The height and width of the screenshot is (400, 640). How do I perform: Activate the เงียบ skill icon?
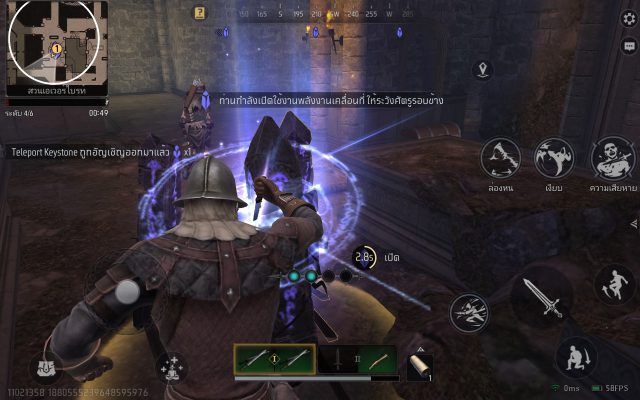tap(554, 157)
